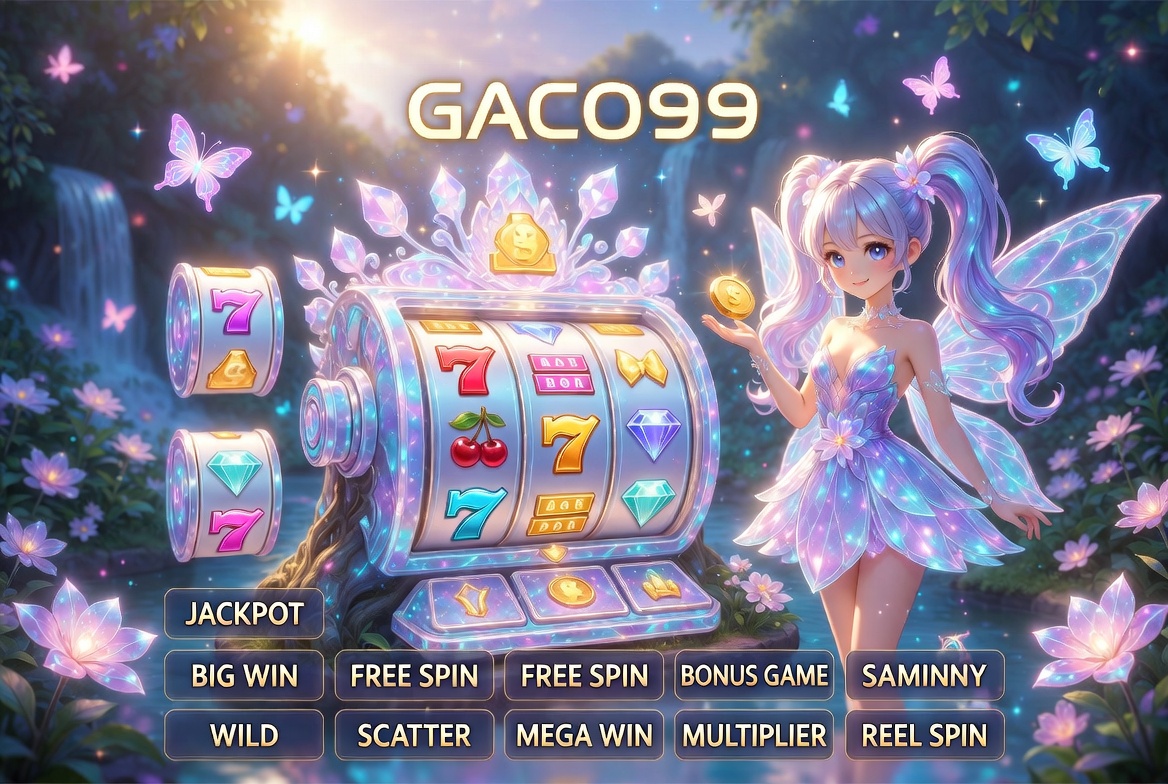Choose the MULTIPLIER button

point(754,736)
